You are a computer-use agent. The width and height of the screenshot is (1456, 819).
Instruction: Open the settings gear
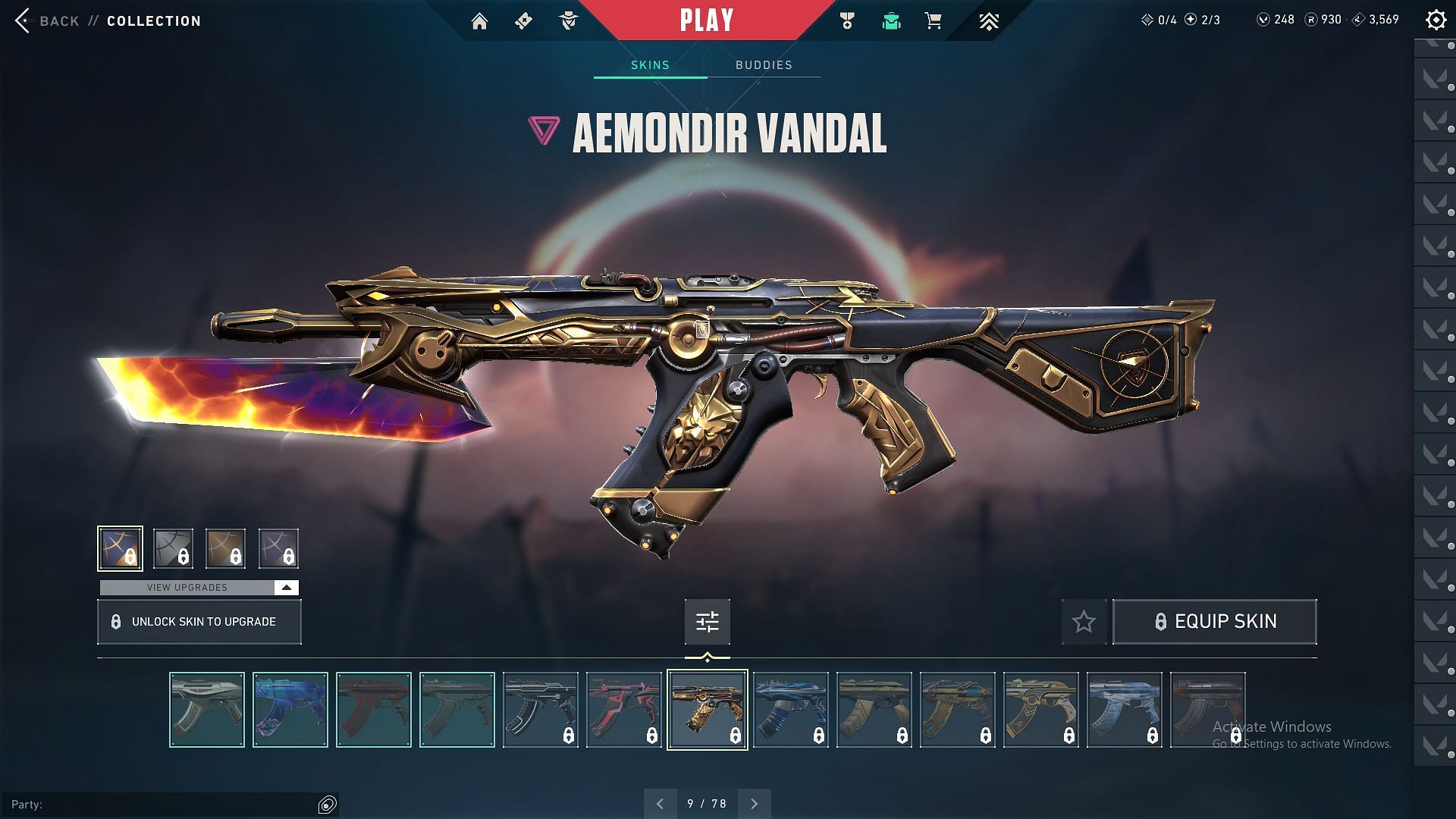coord(1436,20)
